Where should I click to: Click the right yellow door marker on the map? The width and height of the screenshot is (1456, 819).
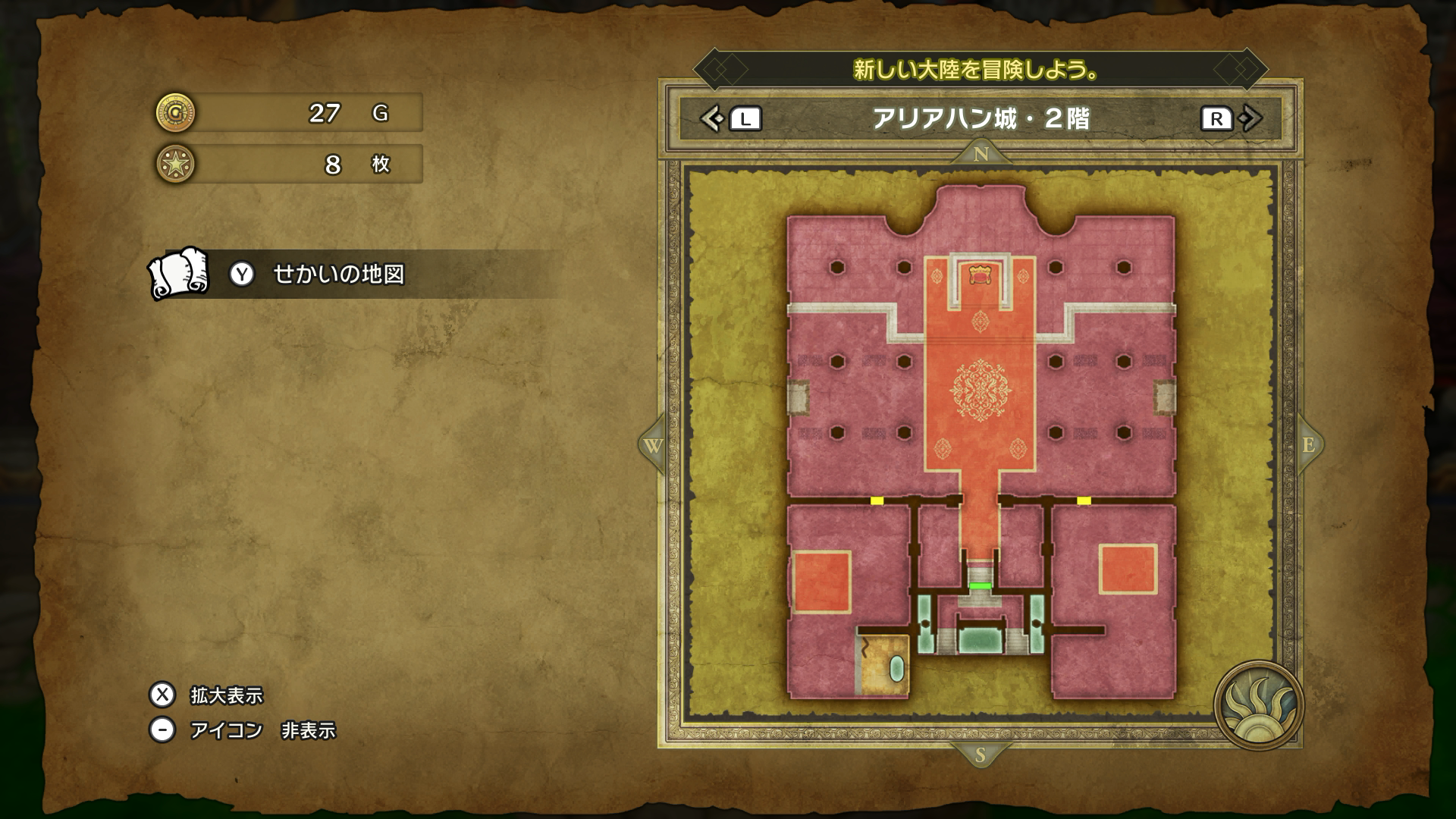(x=1084, y=500)
